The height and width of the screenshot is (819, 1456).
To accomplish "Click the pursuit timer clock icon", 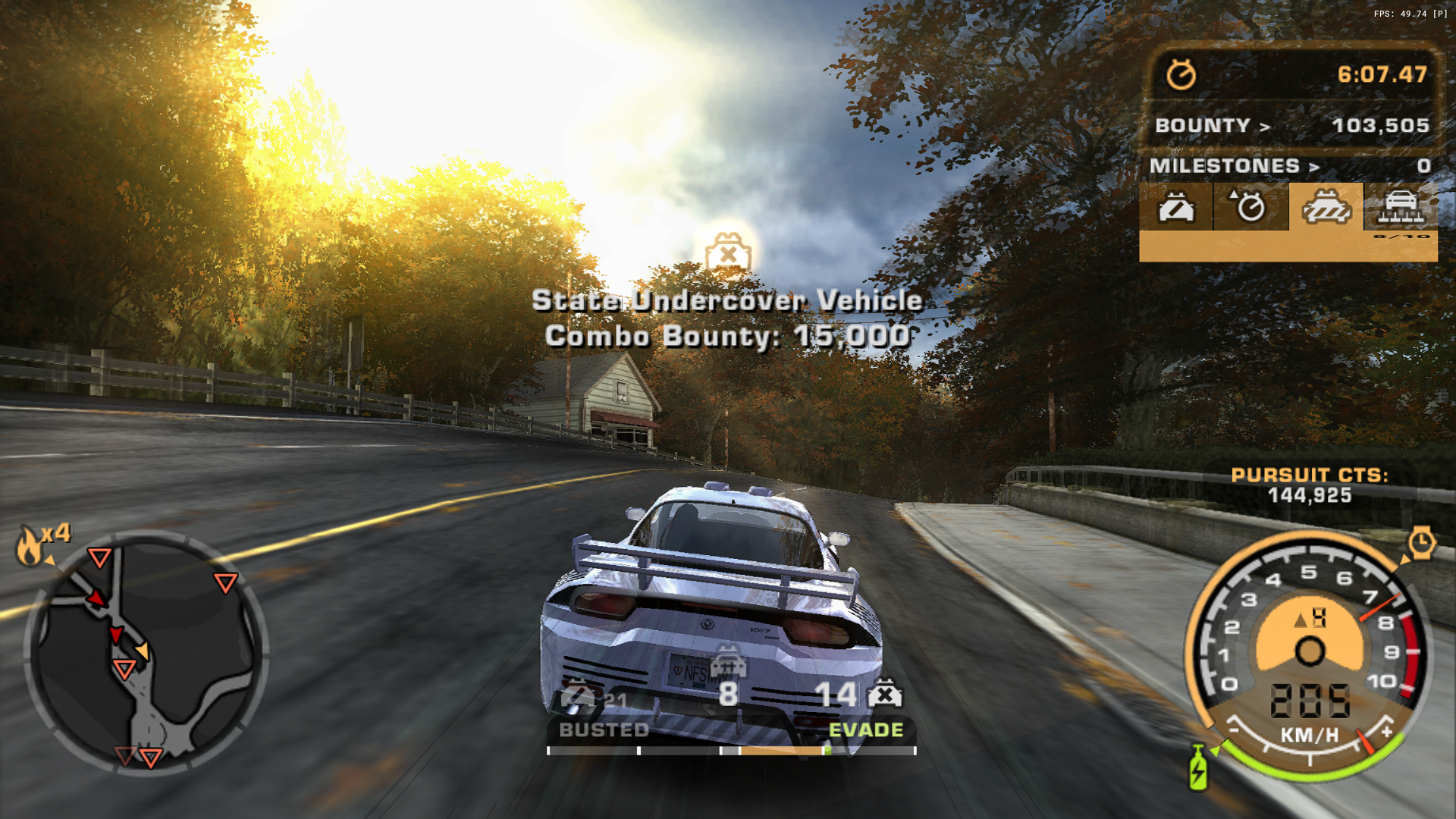I will pos(1181,74).
